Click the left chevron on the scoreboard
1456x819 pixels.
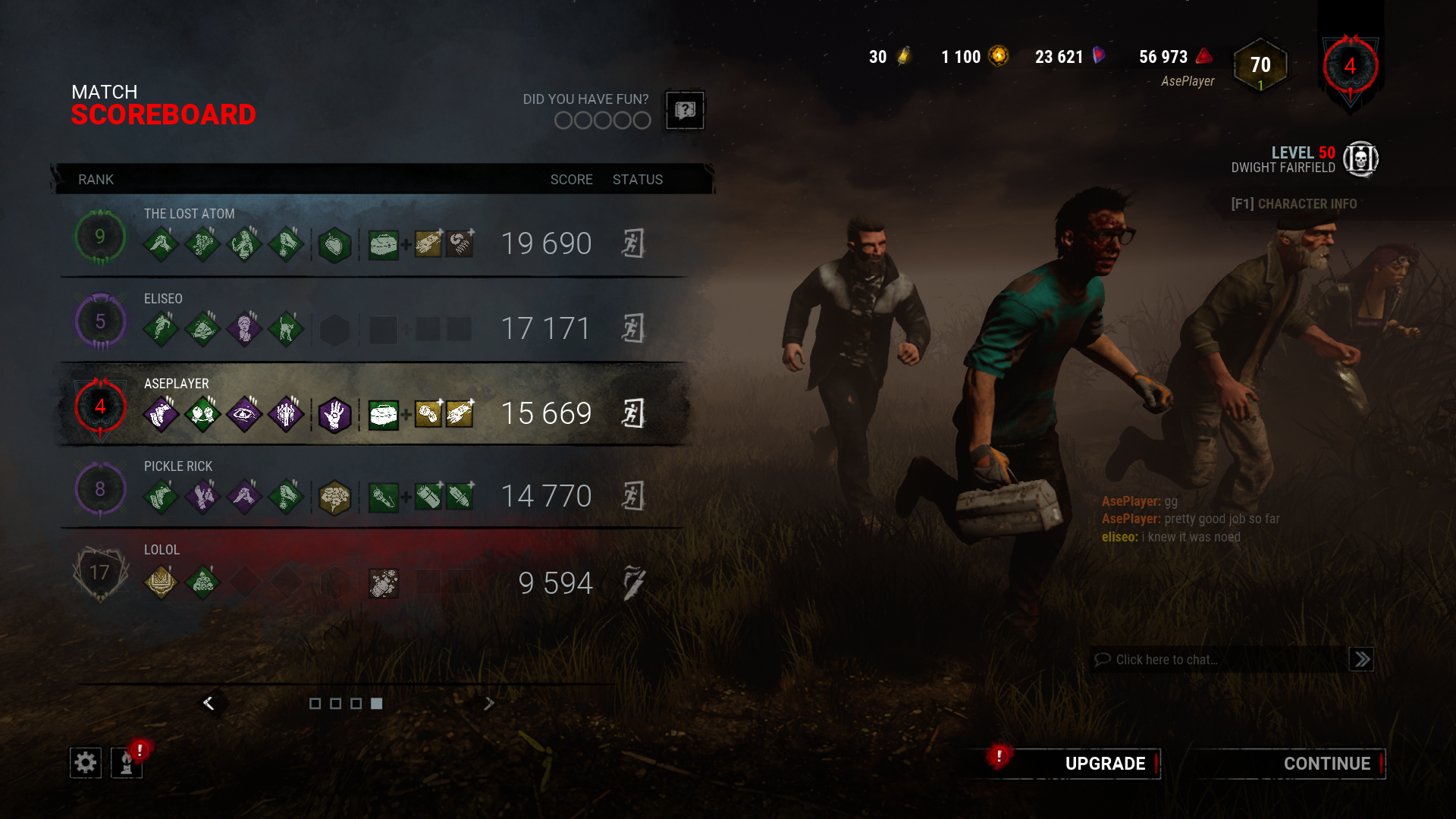209,703
